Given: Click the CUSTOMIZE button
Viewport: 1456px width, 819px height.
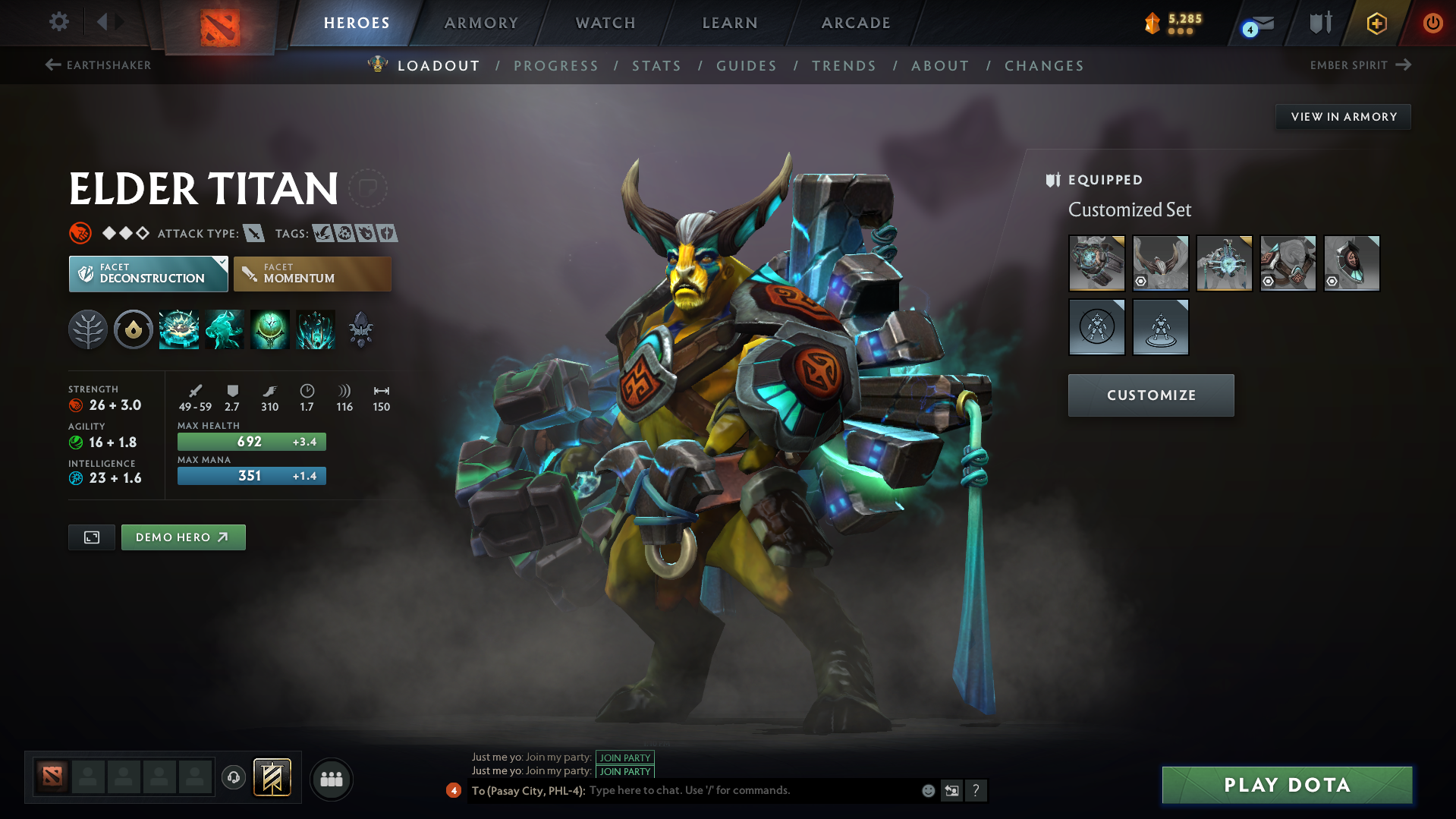Looking at the screenshot, I should pyautogui.click(x=1150, y=395).
